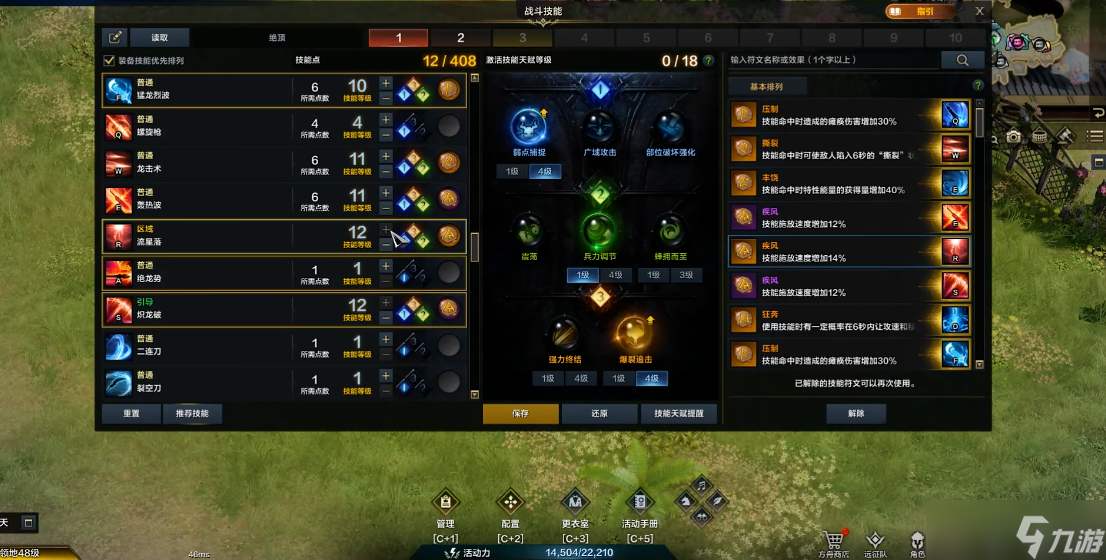1106x560 pixels.
Task: Close the 战斗技能 window
Action: 980,11
